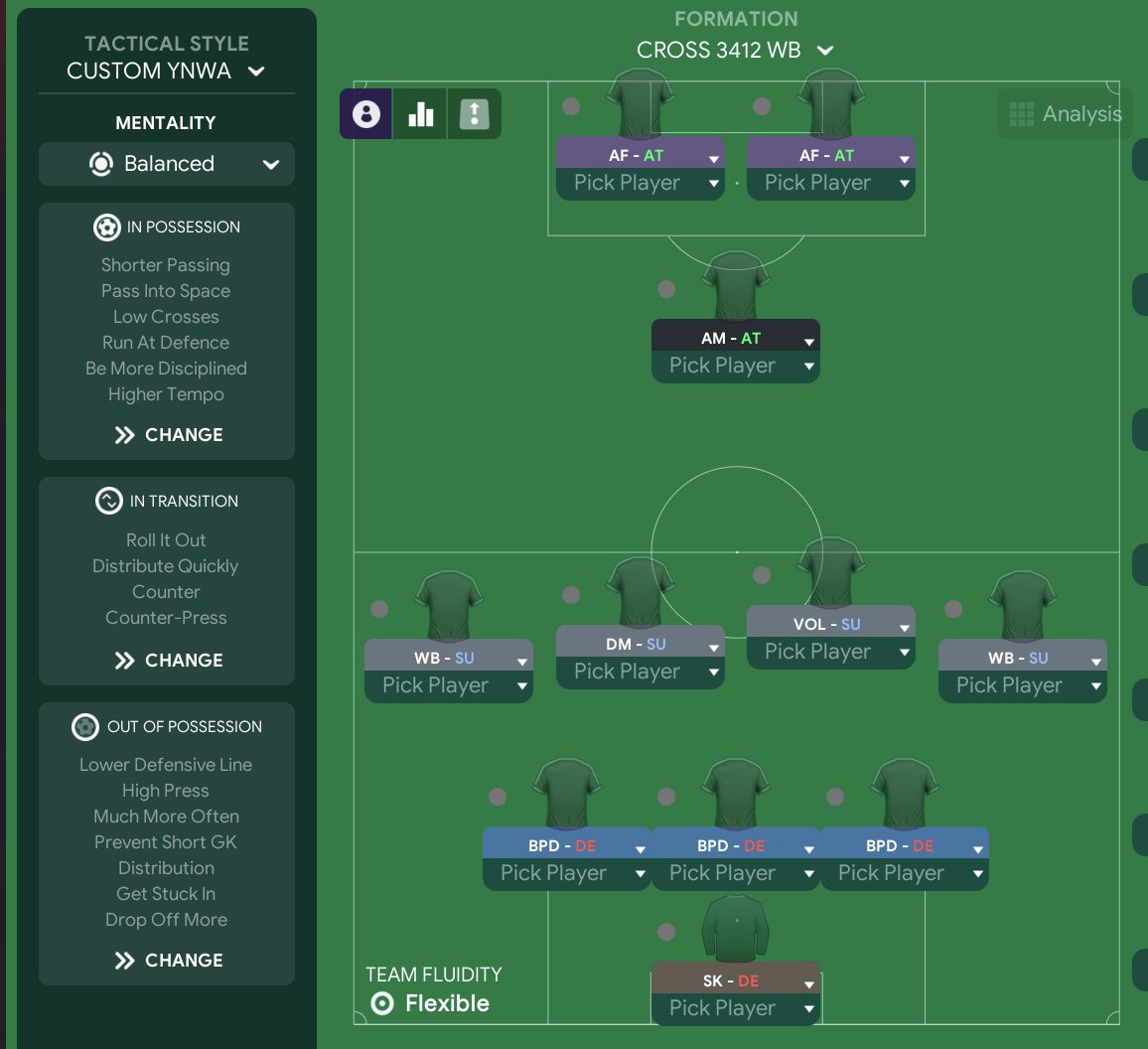Select the shirt-with-arrow view icon
This screenshot has height=1049, width=1148.
click(475, 114)
